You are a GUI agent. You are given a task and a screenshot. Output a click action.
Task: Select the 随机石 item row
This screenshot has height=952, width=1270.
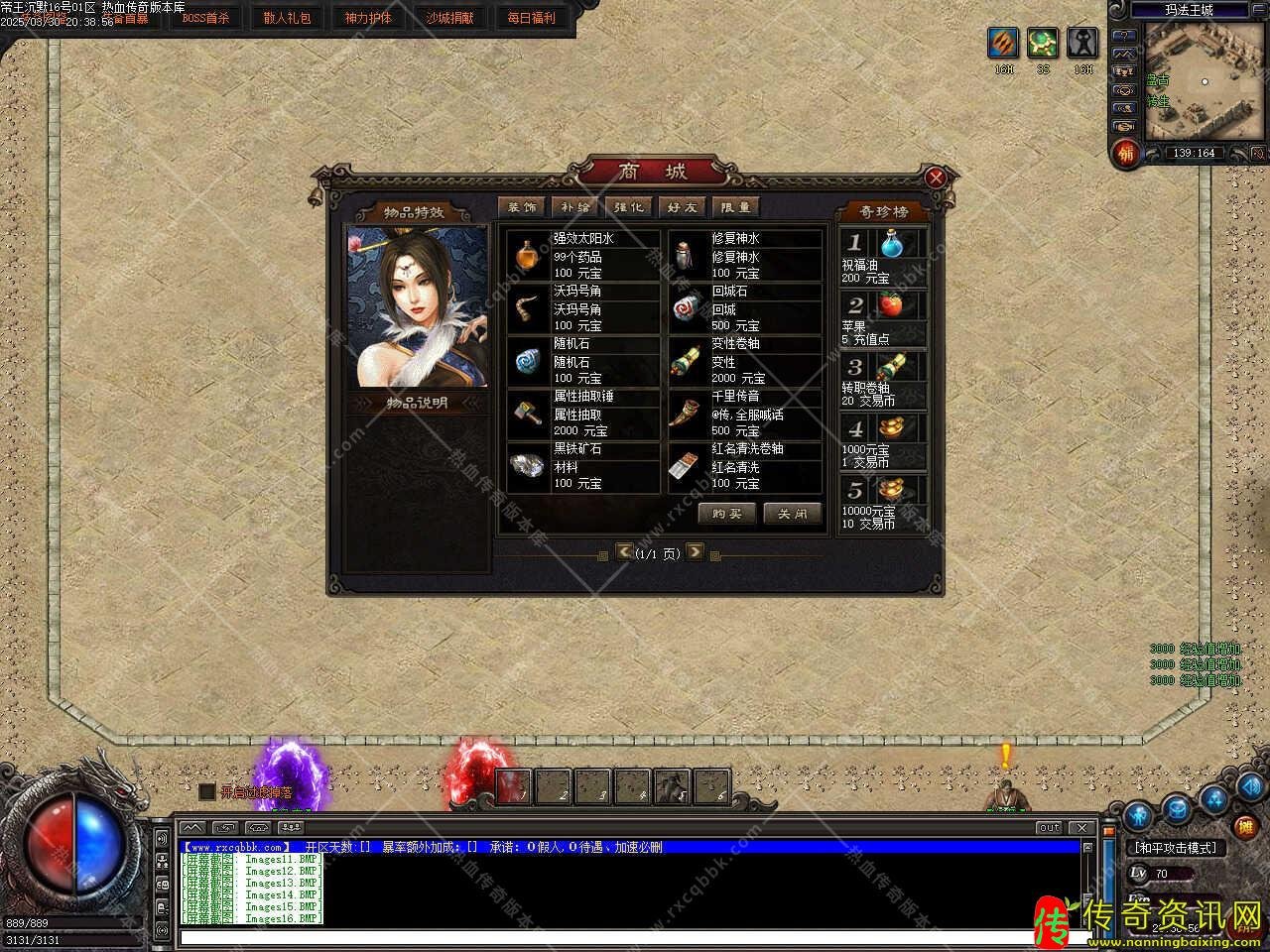pyautogui.click(x=582, y=361)
